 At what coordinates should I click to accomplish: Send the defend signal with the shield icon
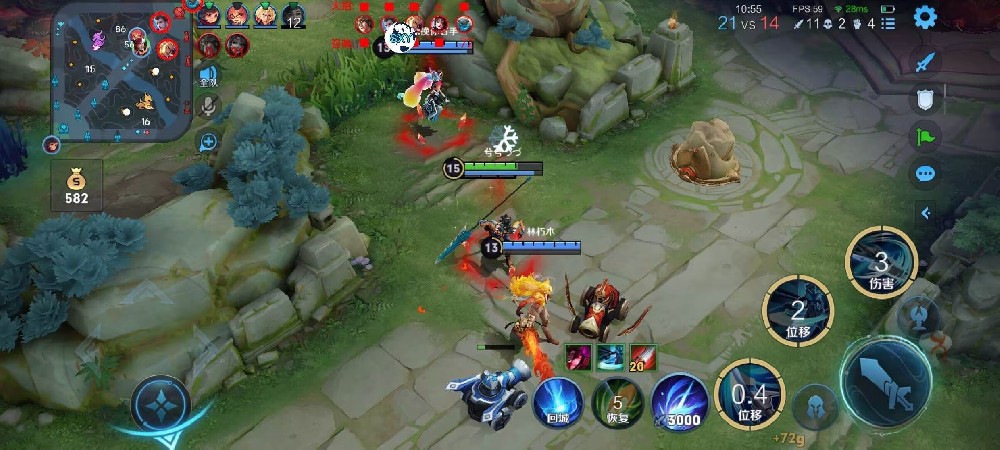coord(925,98)
